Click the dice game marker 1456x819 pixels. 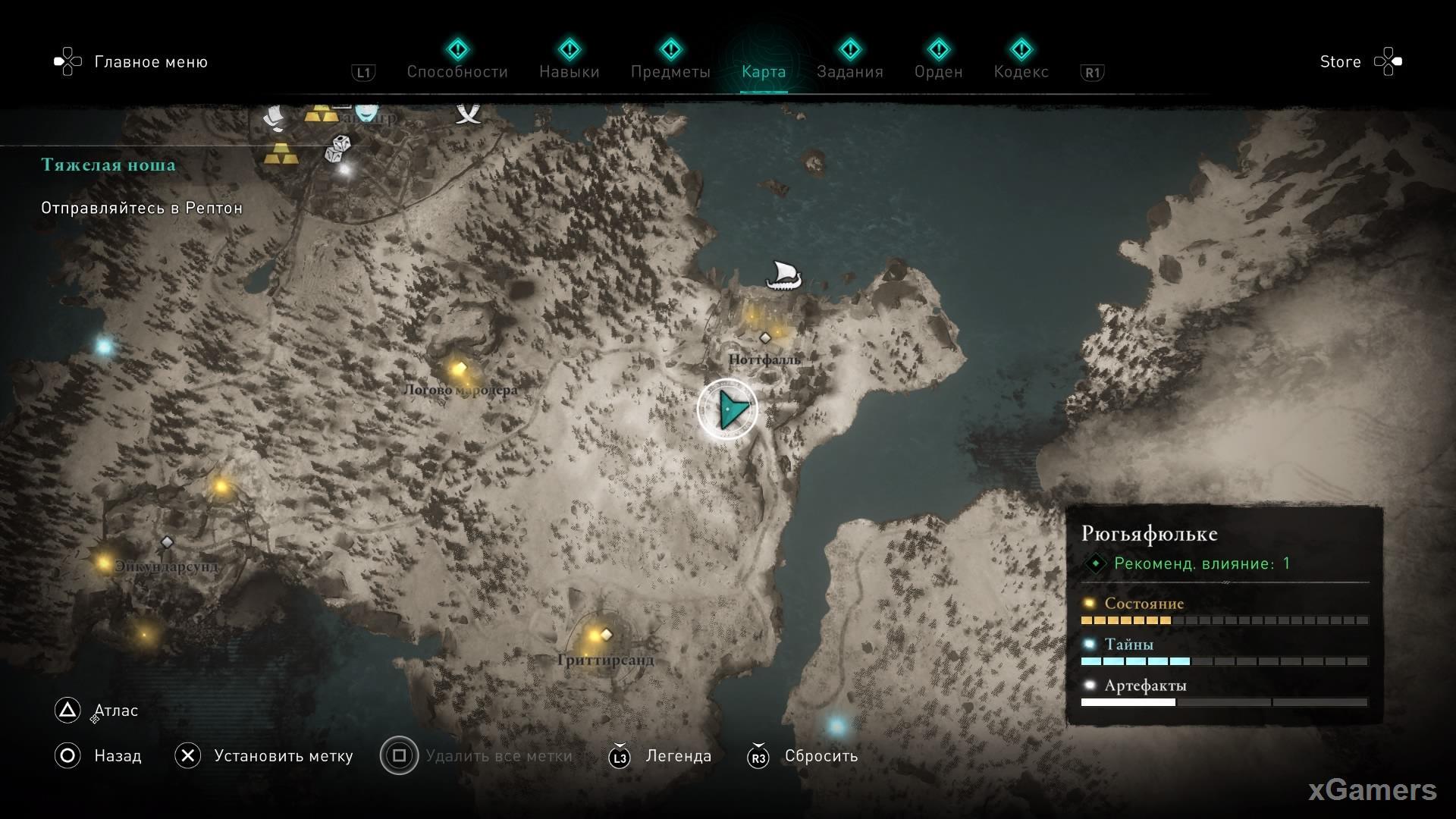(x=338, y=149)
